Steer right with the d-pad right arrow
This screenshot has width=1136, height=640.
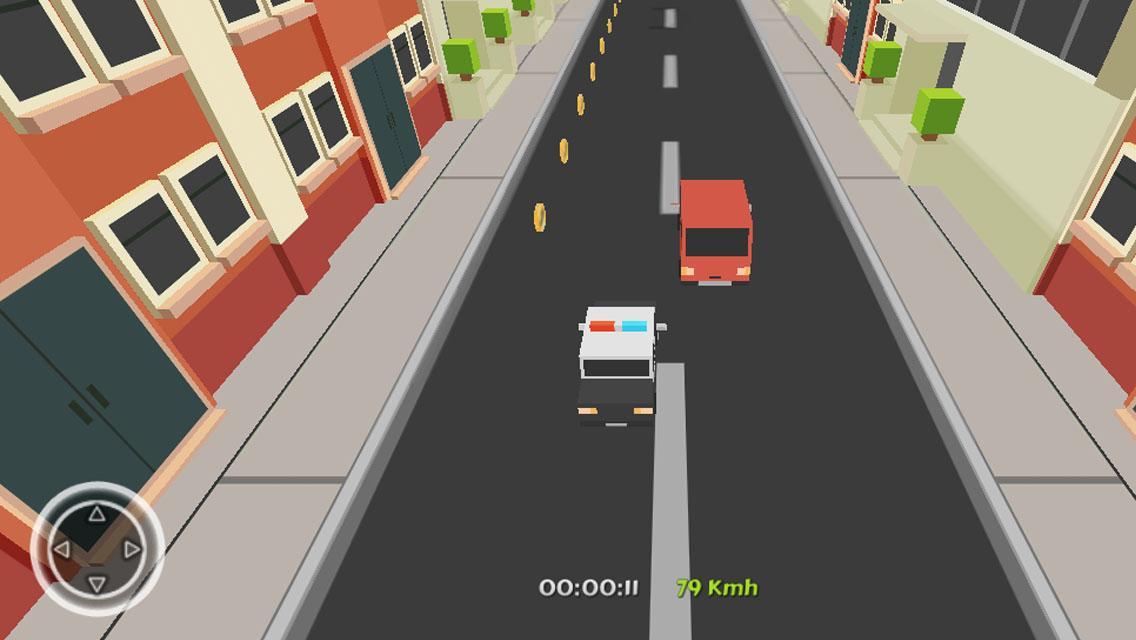(x=131, y=549)
